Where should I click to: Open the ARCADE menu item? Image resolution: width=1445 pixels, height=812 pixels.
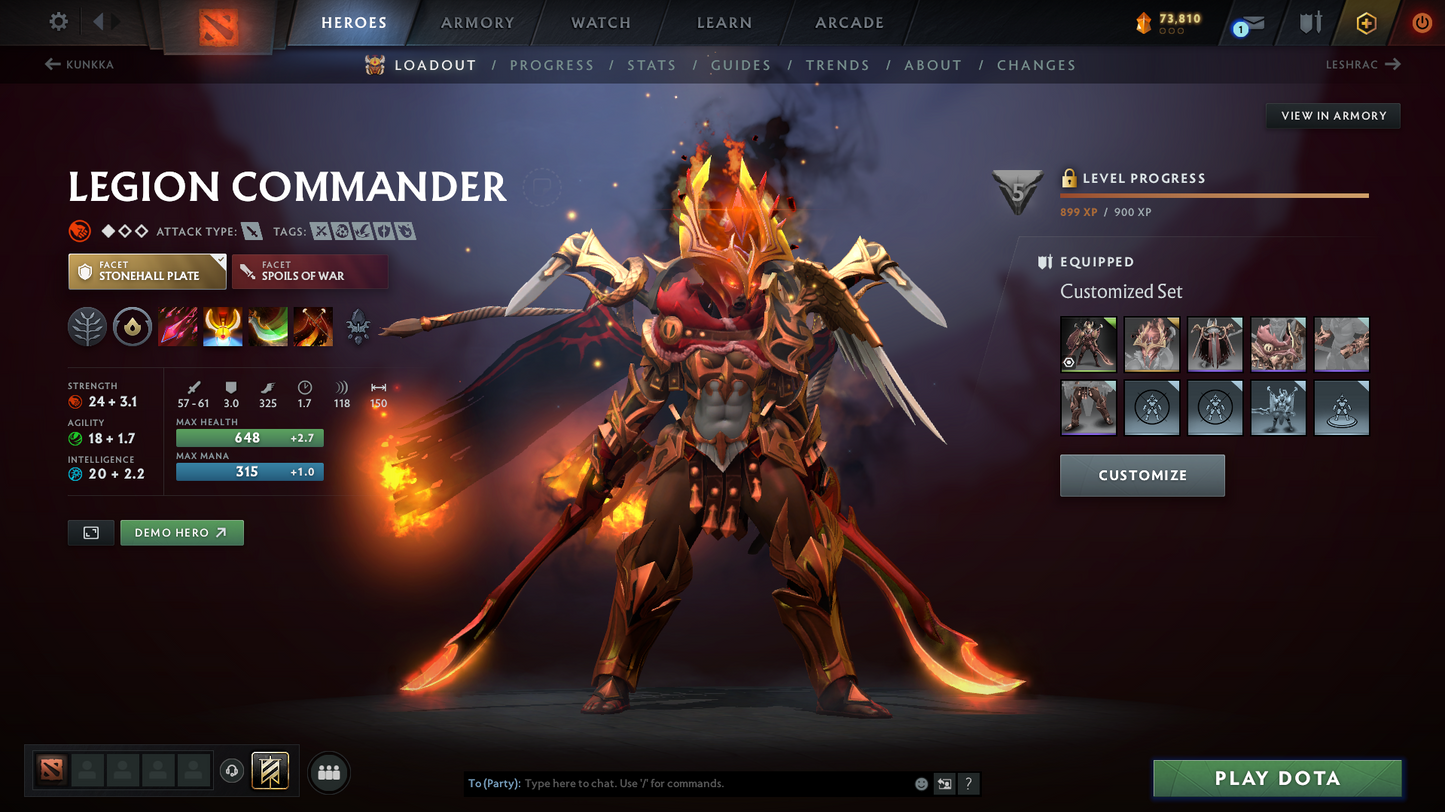tap(848, 22)
